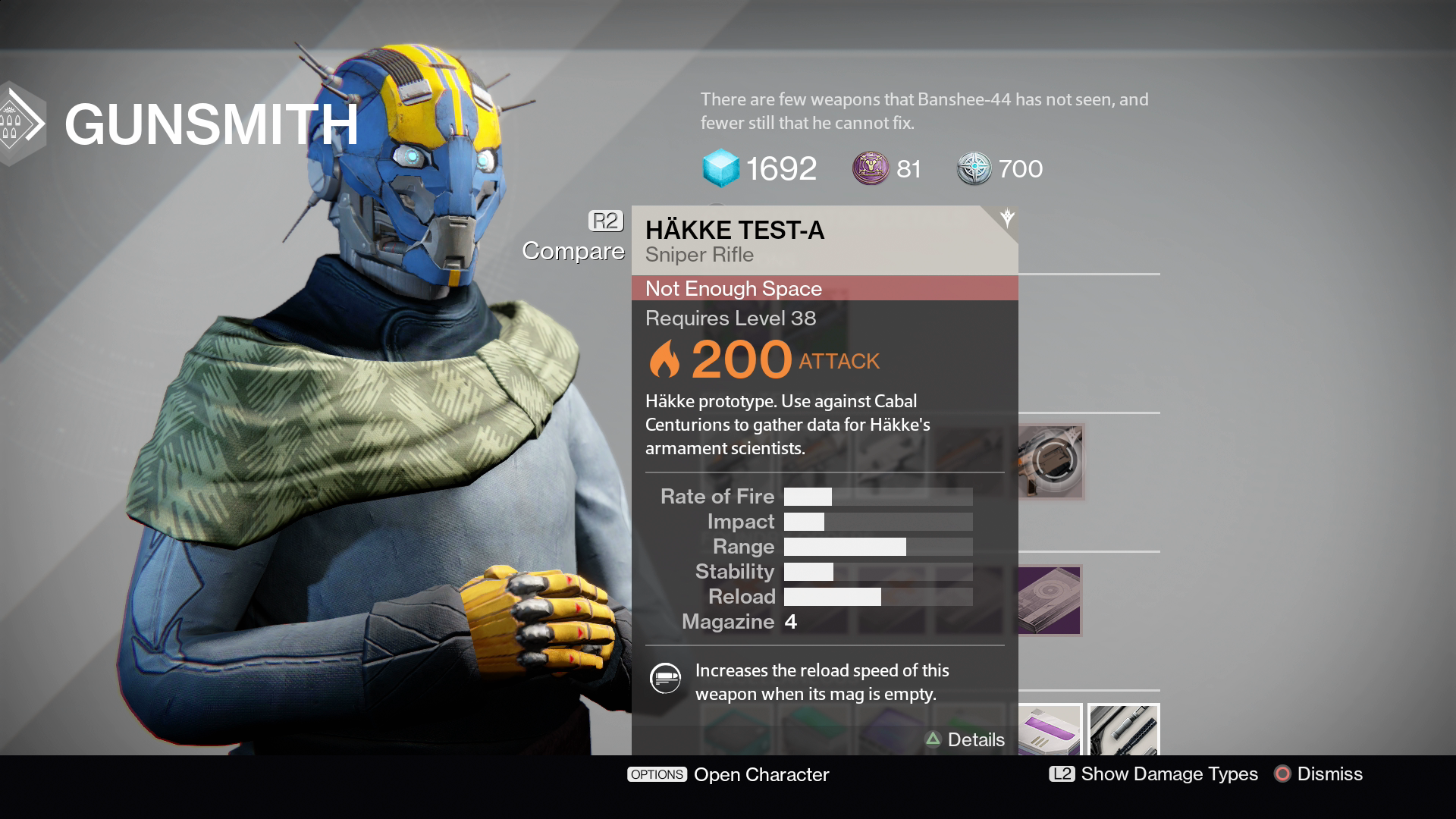
Task: Choose the white ammo box with purple stripe
Action: click(x=1050, y=731)
